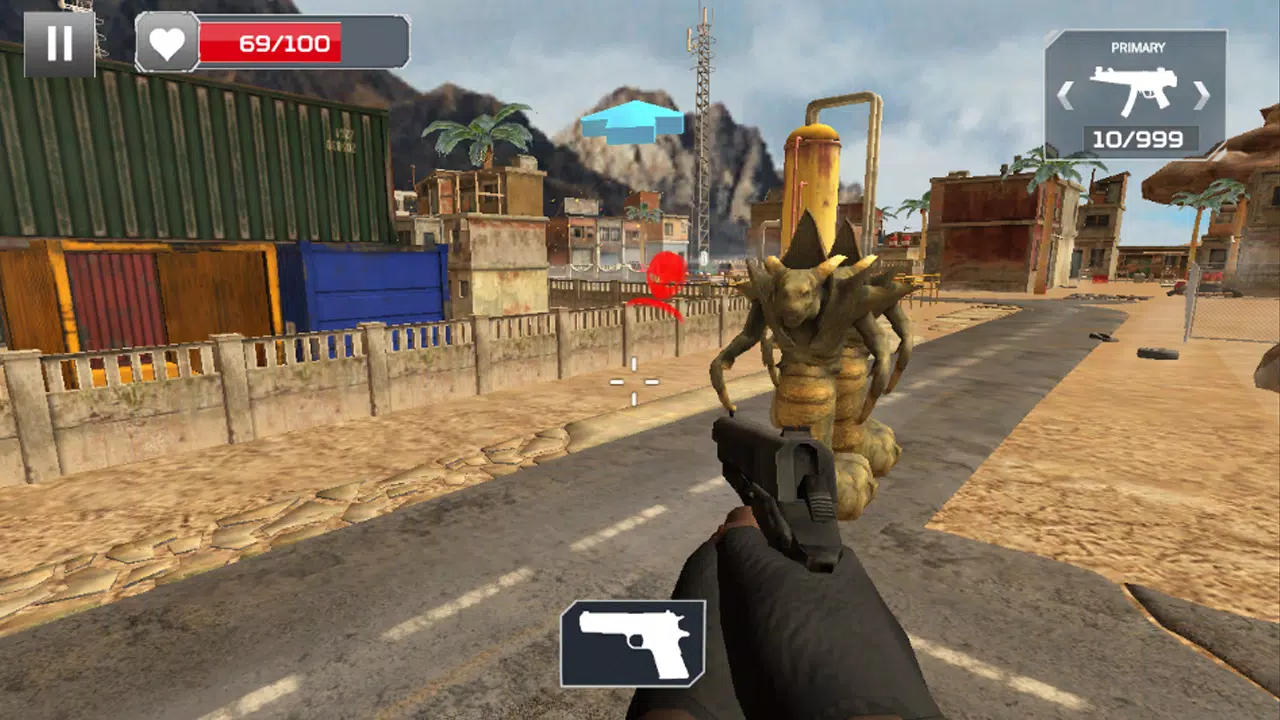This screenshot has height=720, width=1280.
Task: Click the blue objective arrow marker
Action: pyautogui.click(x=632, y=122)
